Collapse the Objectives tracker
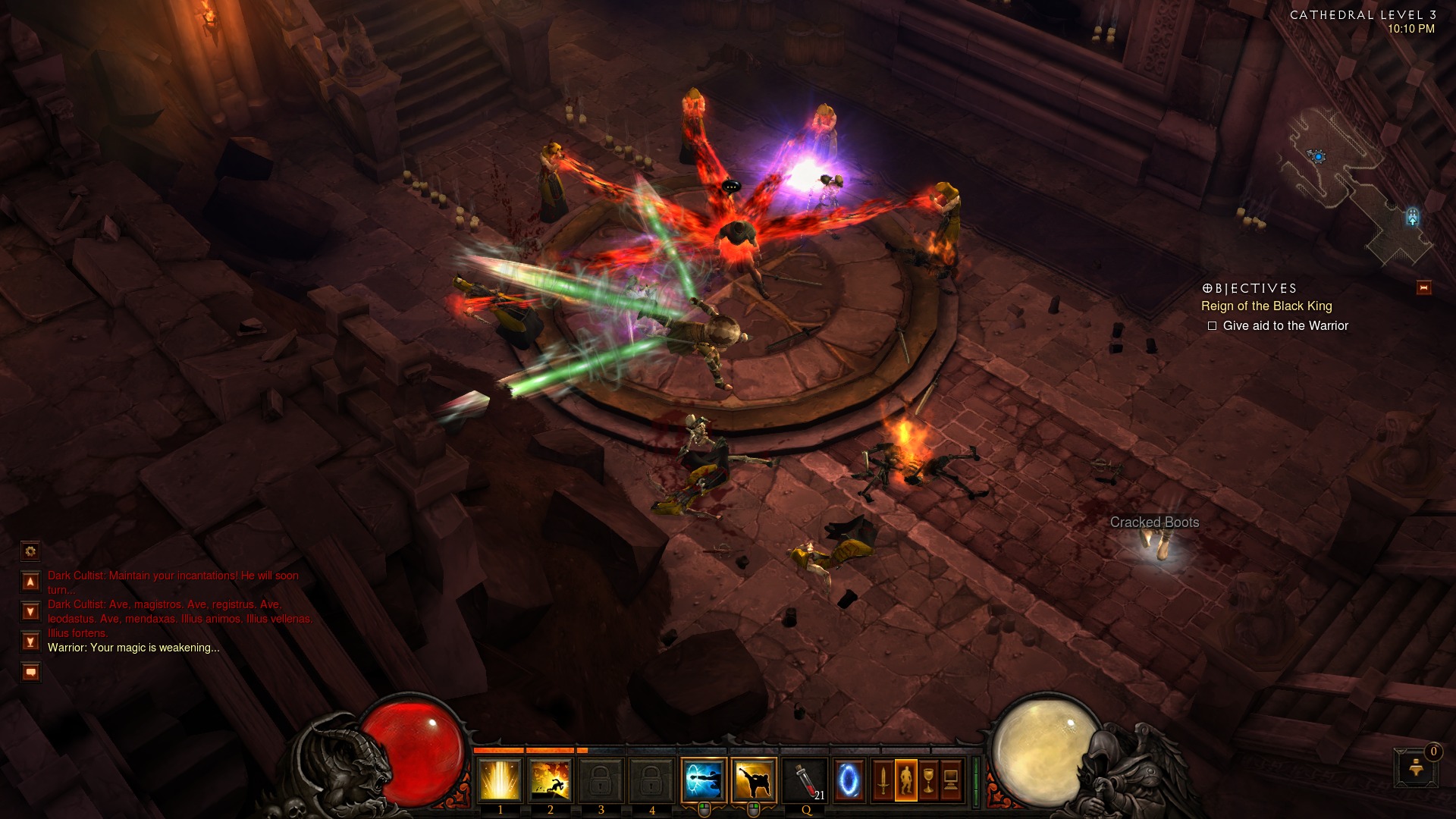 (1423, 288)
